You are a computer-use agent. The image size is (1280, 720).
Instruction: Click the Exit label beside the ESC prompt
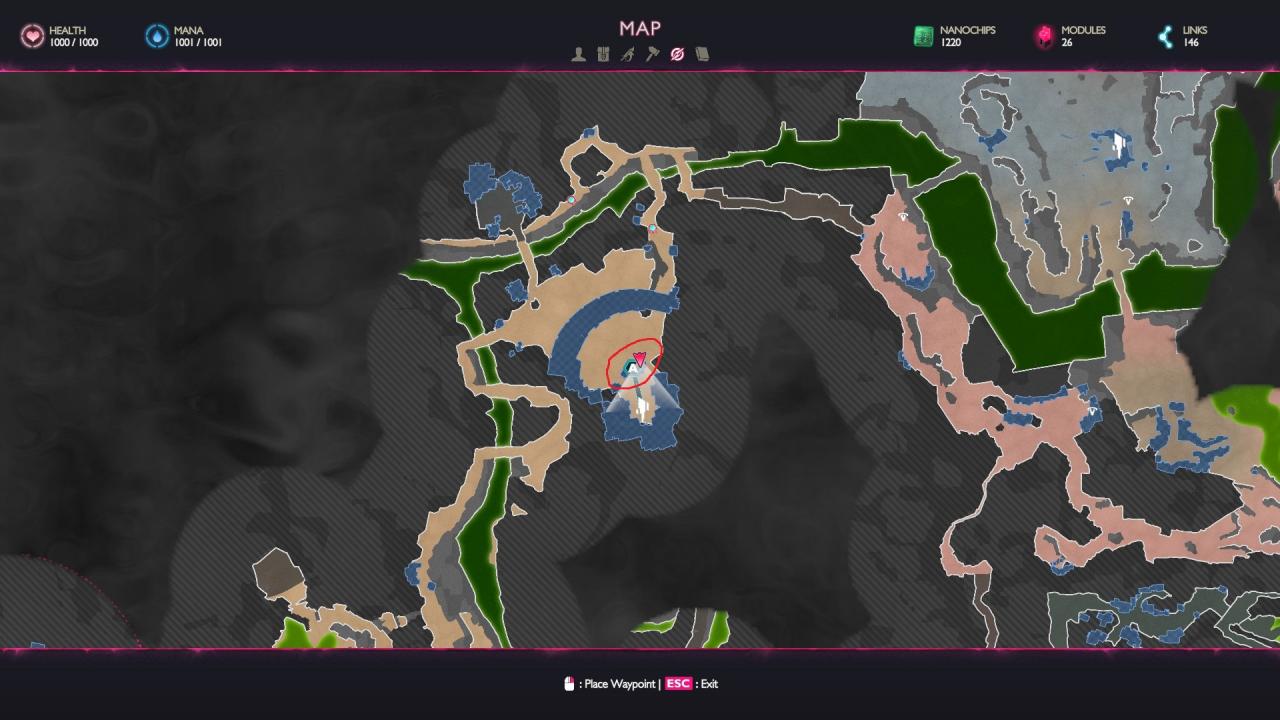(x=709, y=684)
